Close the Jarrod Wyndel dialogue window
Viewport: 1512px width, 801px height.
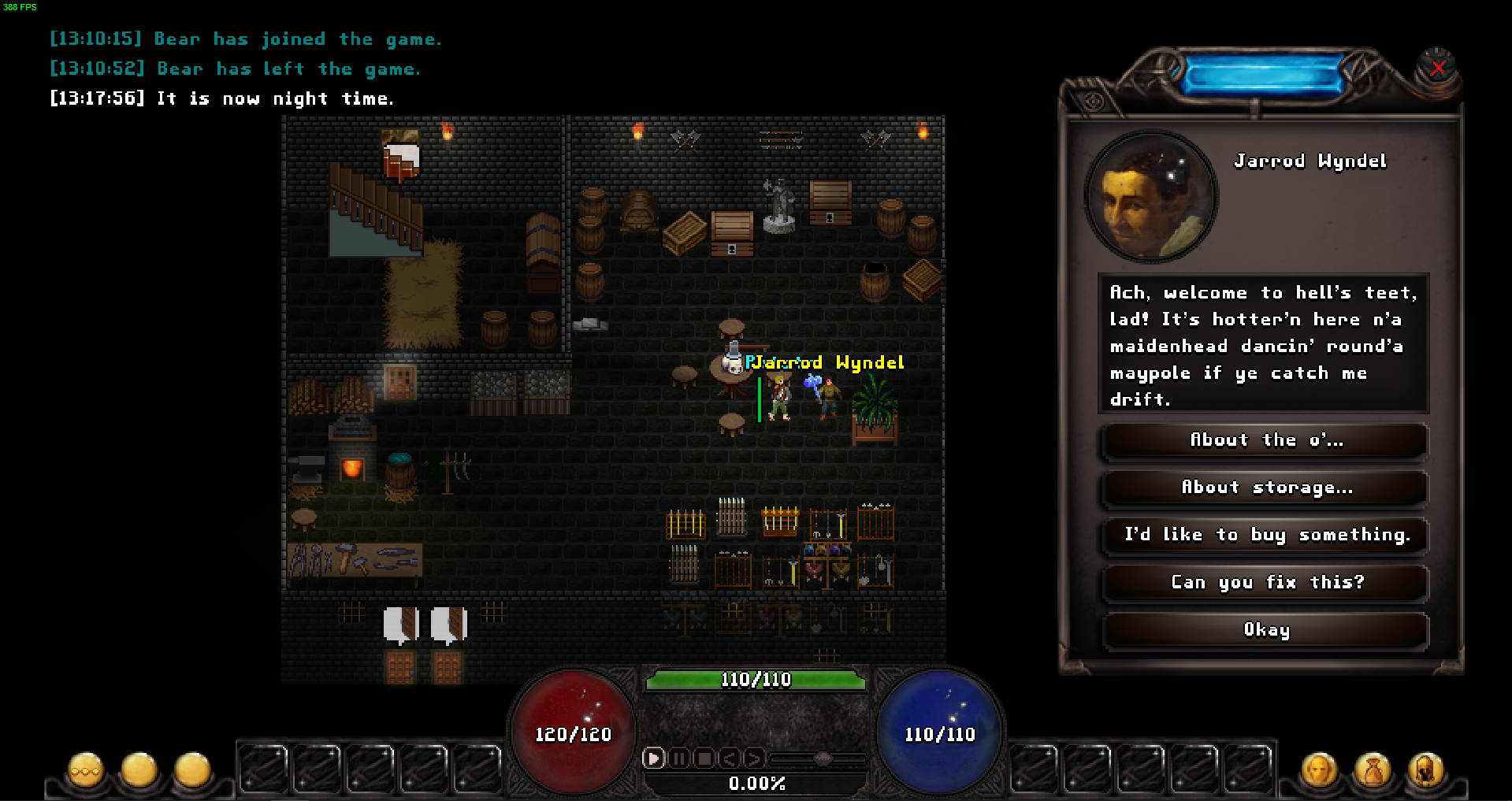pos(1438,69)
